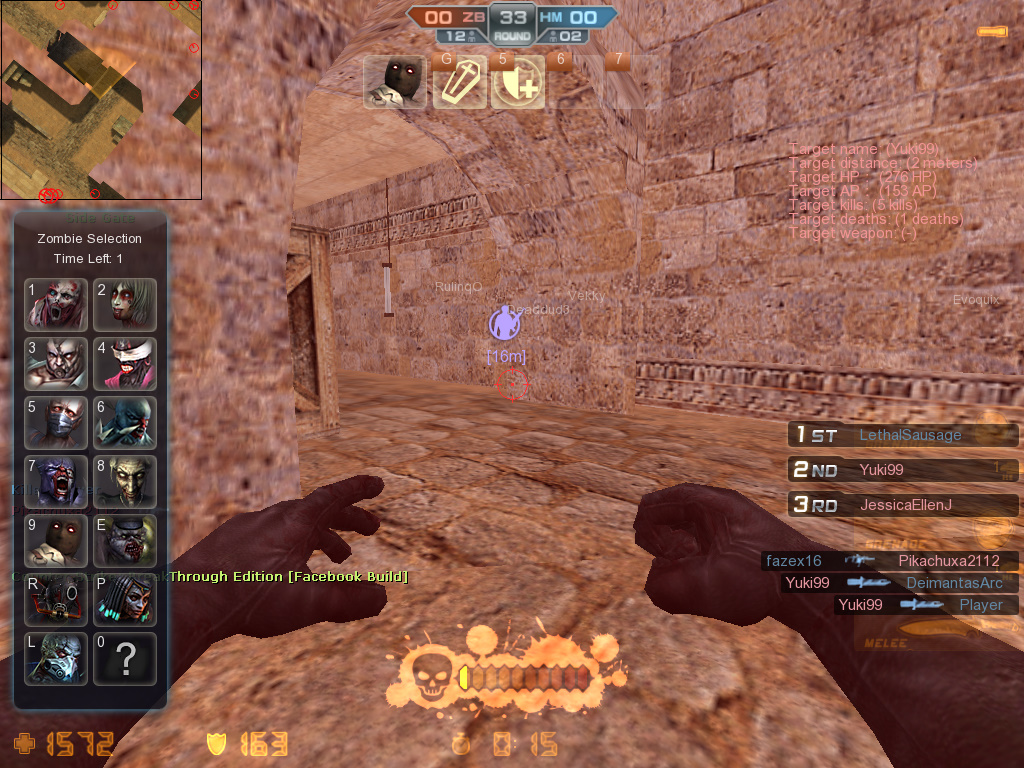This screenshot has height=768, width=1024.
Task: Pick the braided-hair zombie in slot P
Action: tap(125, 600)
